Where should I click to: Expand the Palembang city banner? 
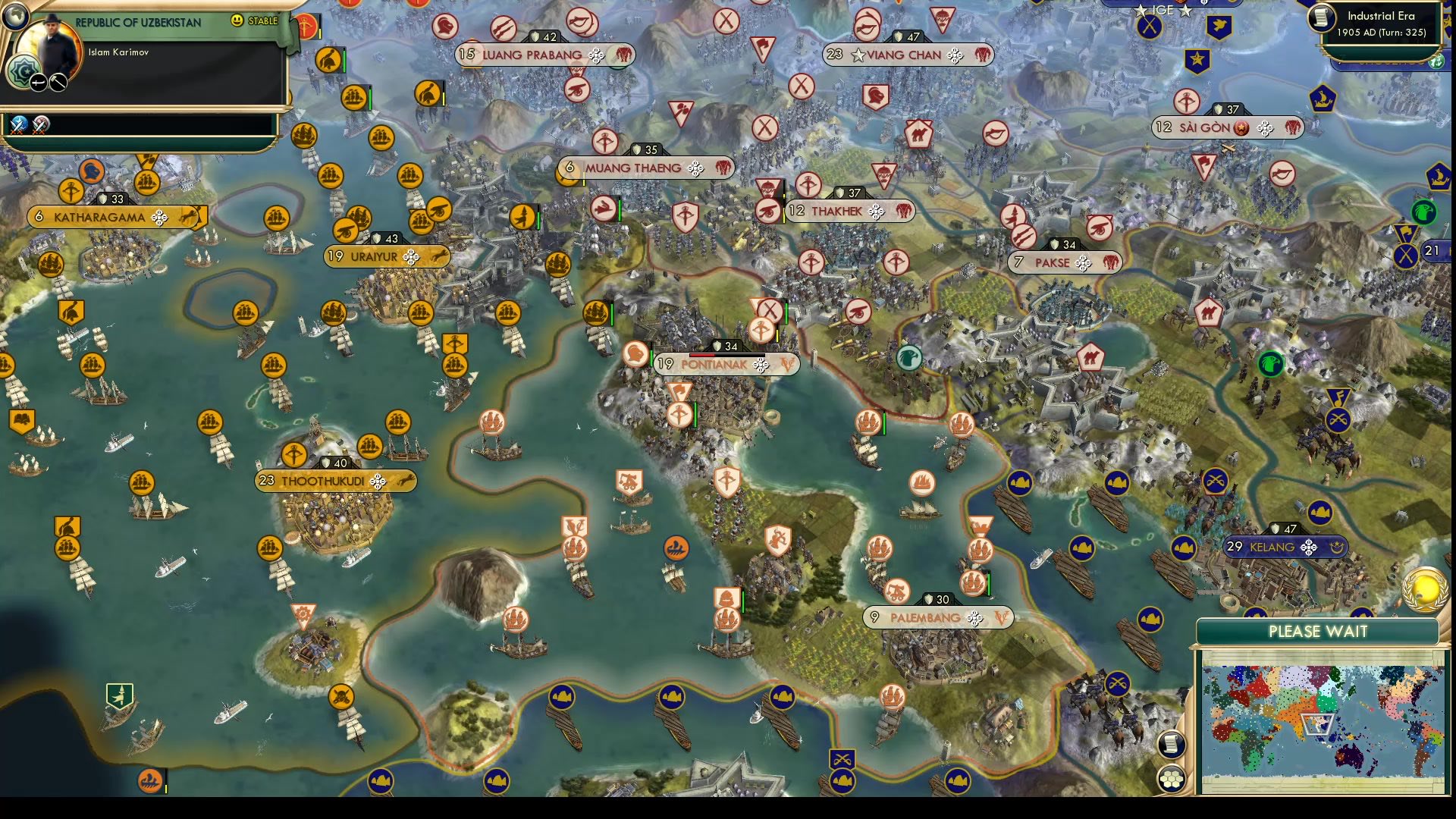click(x=924, y=618)
